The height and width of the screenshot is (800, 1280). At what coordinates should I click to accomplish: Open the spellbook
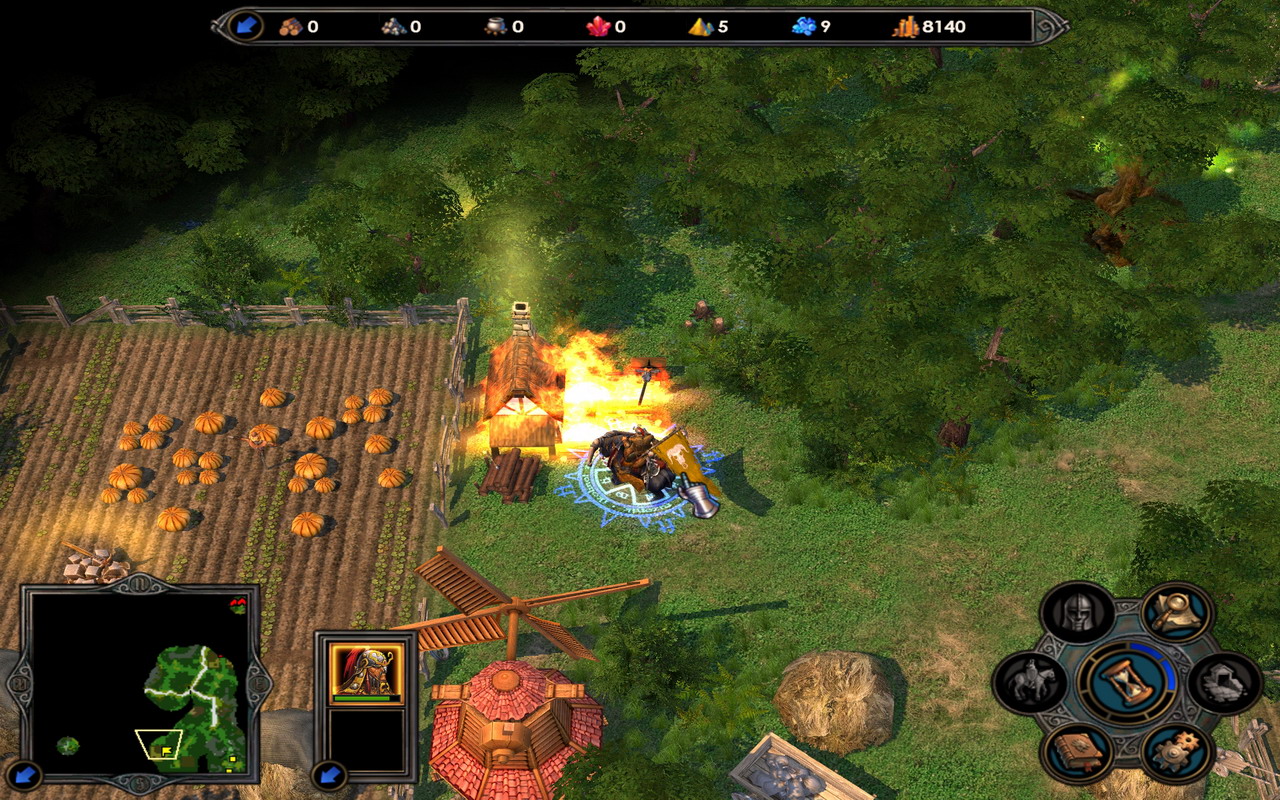pyautogui.click(x=1078, y=752)
